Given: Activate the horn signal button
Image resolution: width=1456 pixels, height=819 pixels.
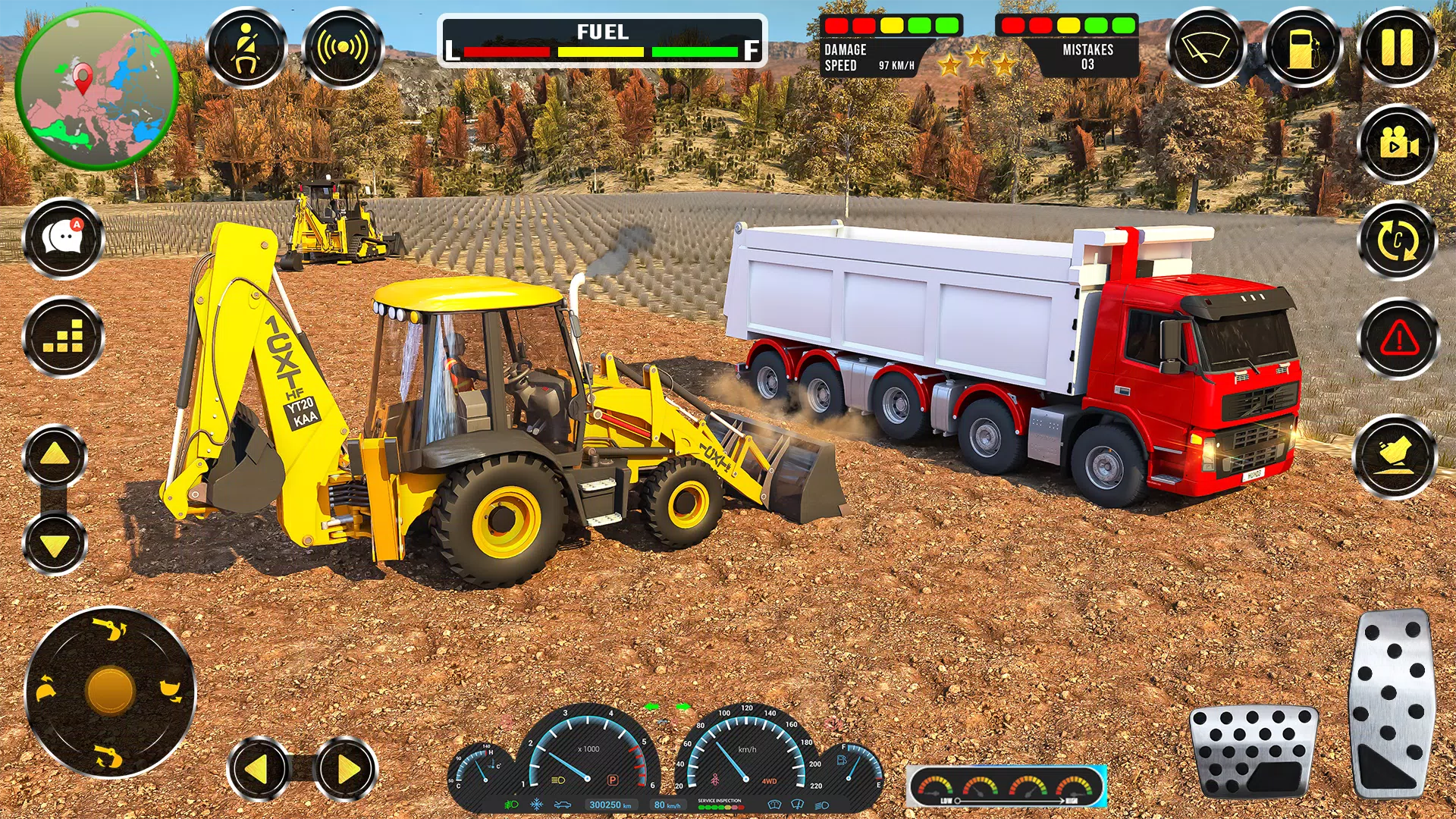Looking at the screenshot, I should coord(343,48).
